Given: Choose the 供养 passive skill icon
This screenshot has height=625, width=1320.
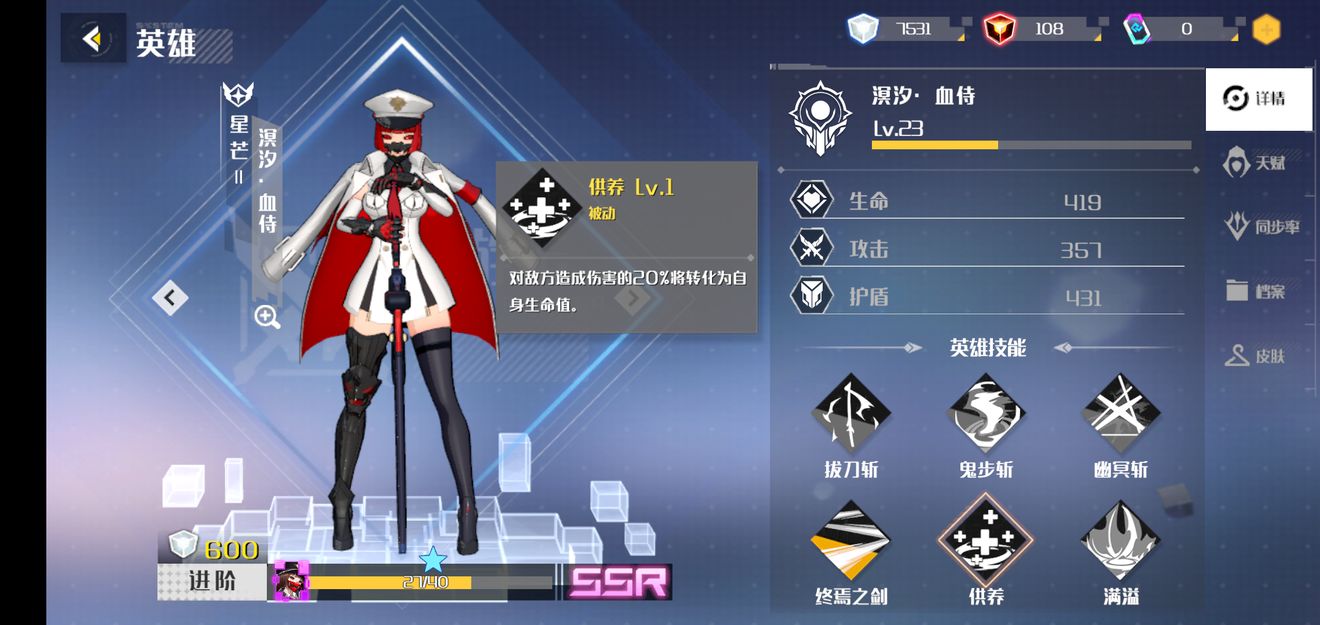Looking at the screenshot, I should coord(986,541).
